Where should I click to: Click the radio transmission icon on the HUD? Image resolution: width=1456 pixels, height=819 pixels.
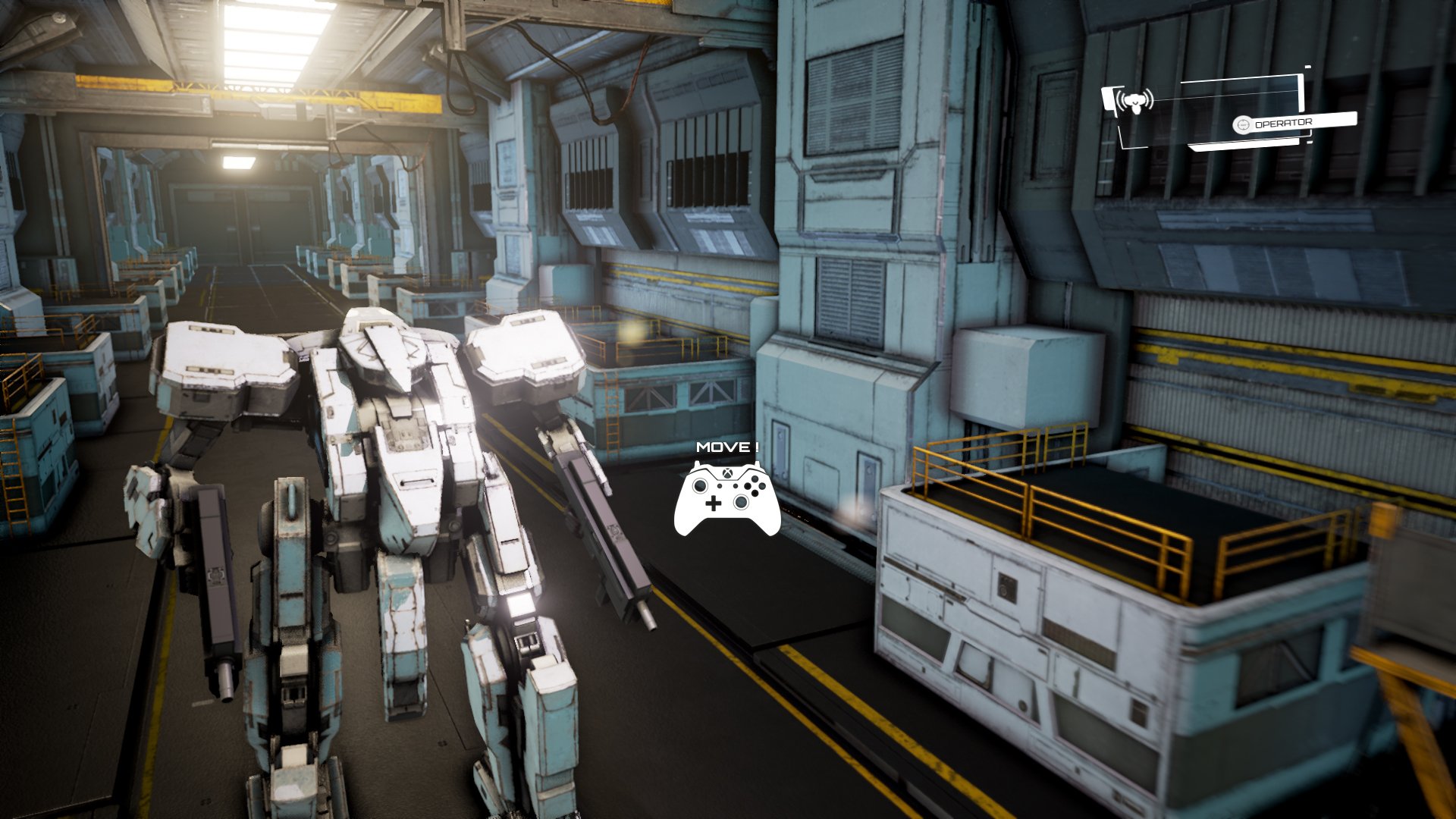(x=1134, y=102)
